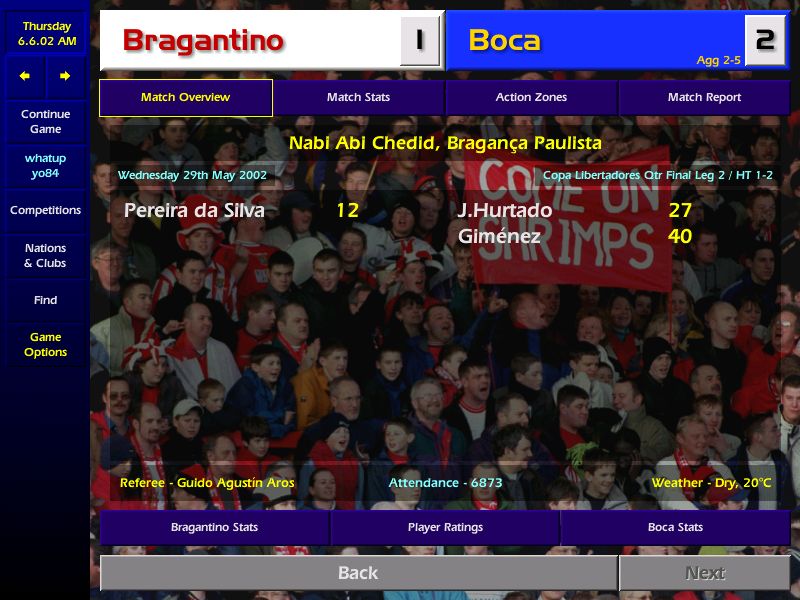Image resolution: width=800 pixels, height=600 pixels.
Task: Go to Nations & Clubs
Action: tap(45, 255)
